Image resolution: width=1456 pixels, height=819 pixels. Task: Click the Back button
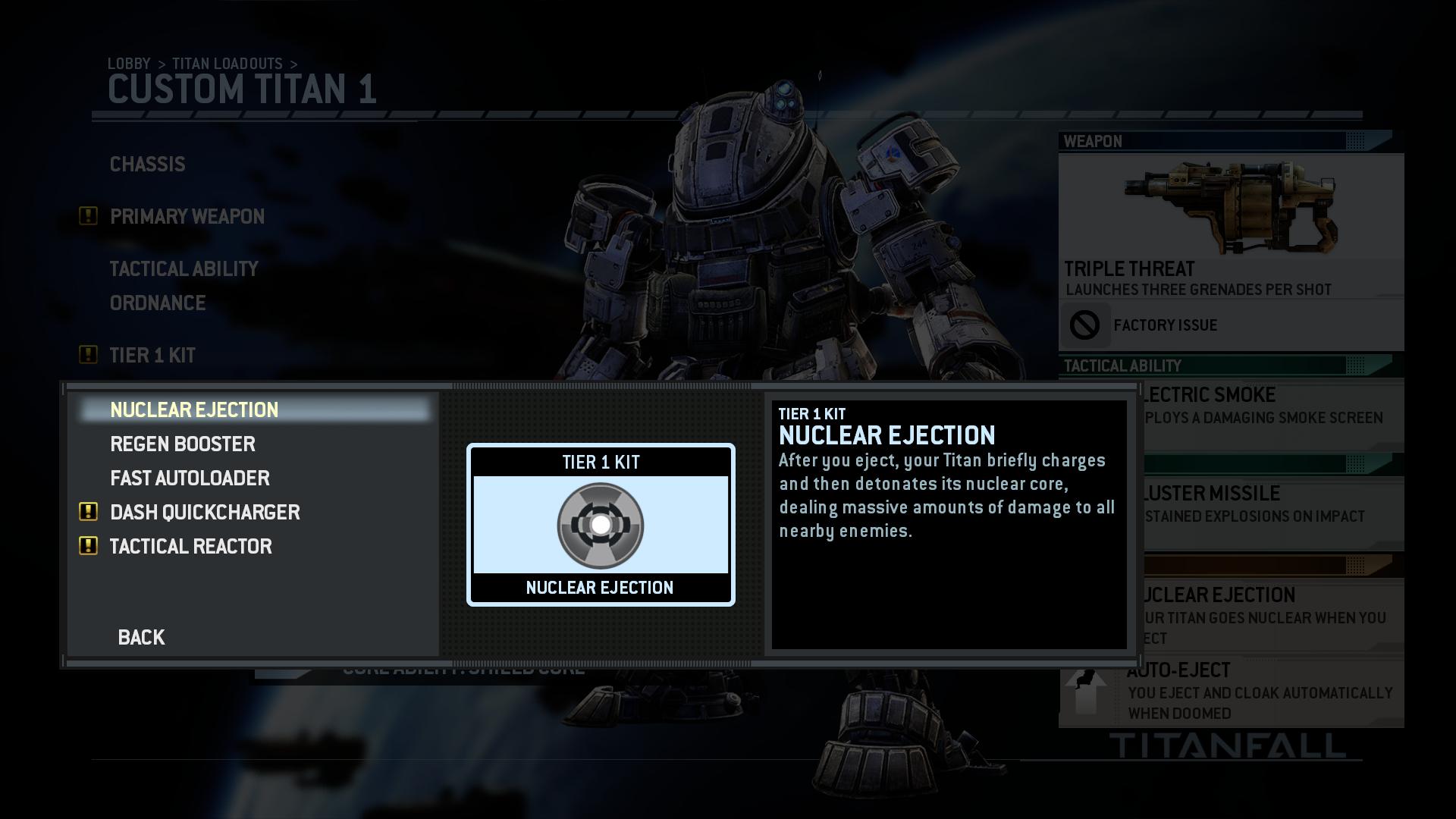click(141, 637)
